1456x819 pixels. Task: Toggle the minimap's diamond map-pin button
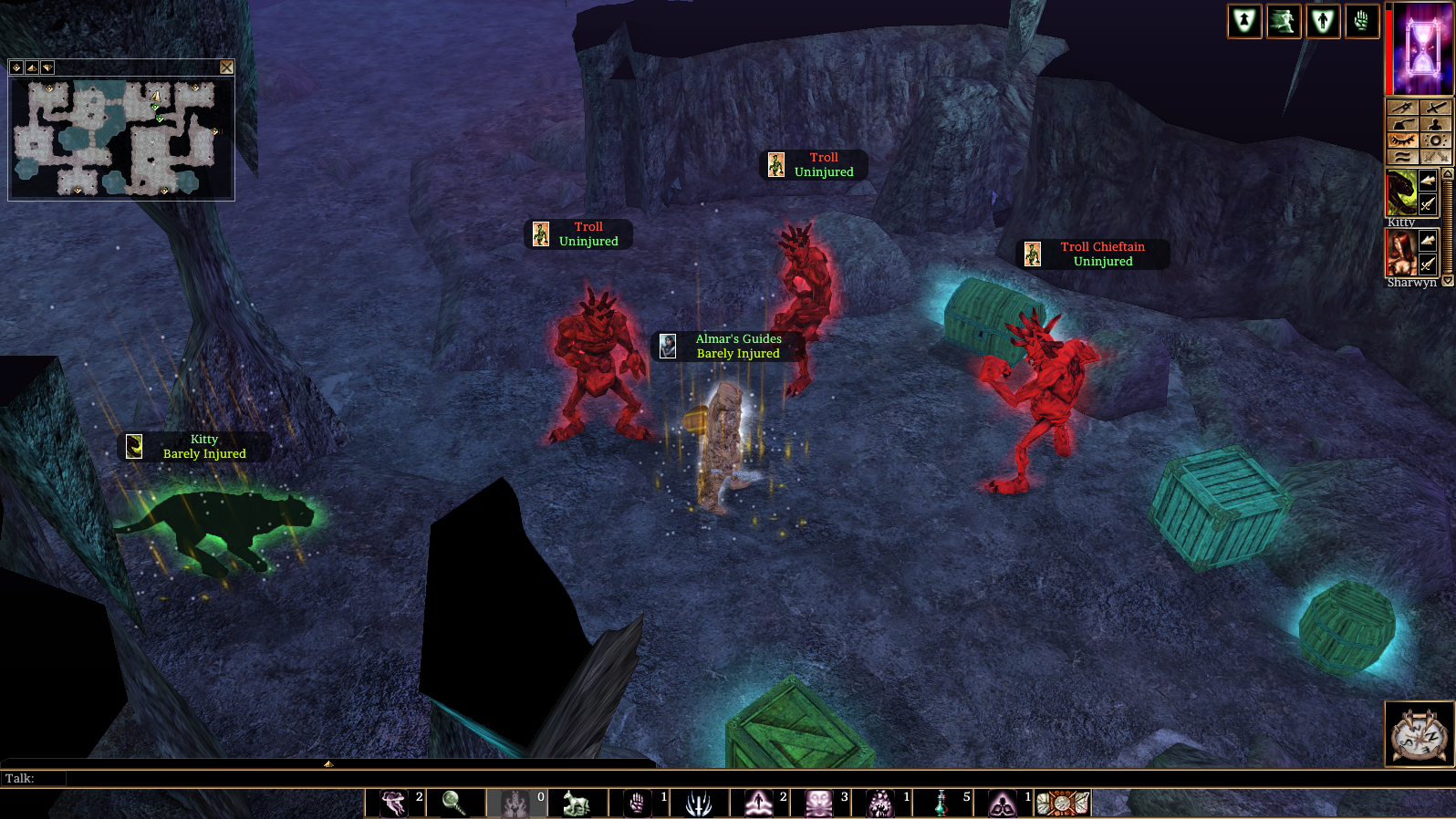pos(16,67)
